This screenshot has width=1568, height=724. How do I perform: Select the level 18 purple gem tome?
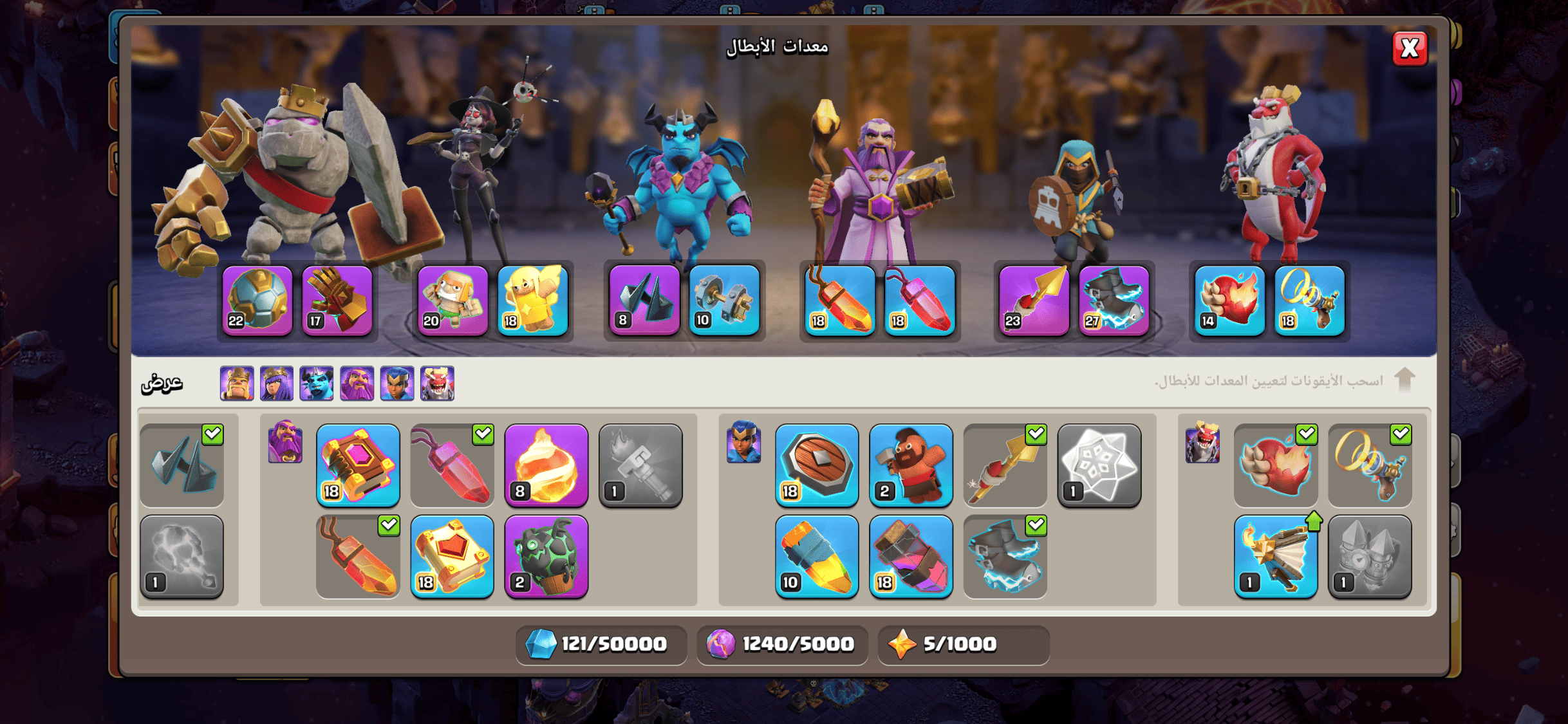(x=358, y=465)
